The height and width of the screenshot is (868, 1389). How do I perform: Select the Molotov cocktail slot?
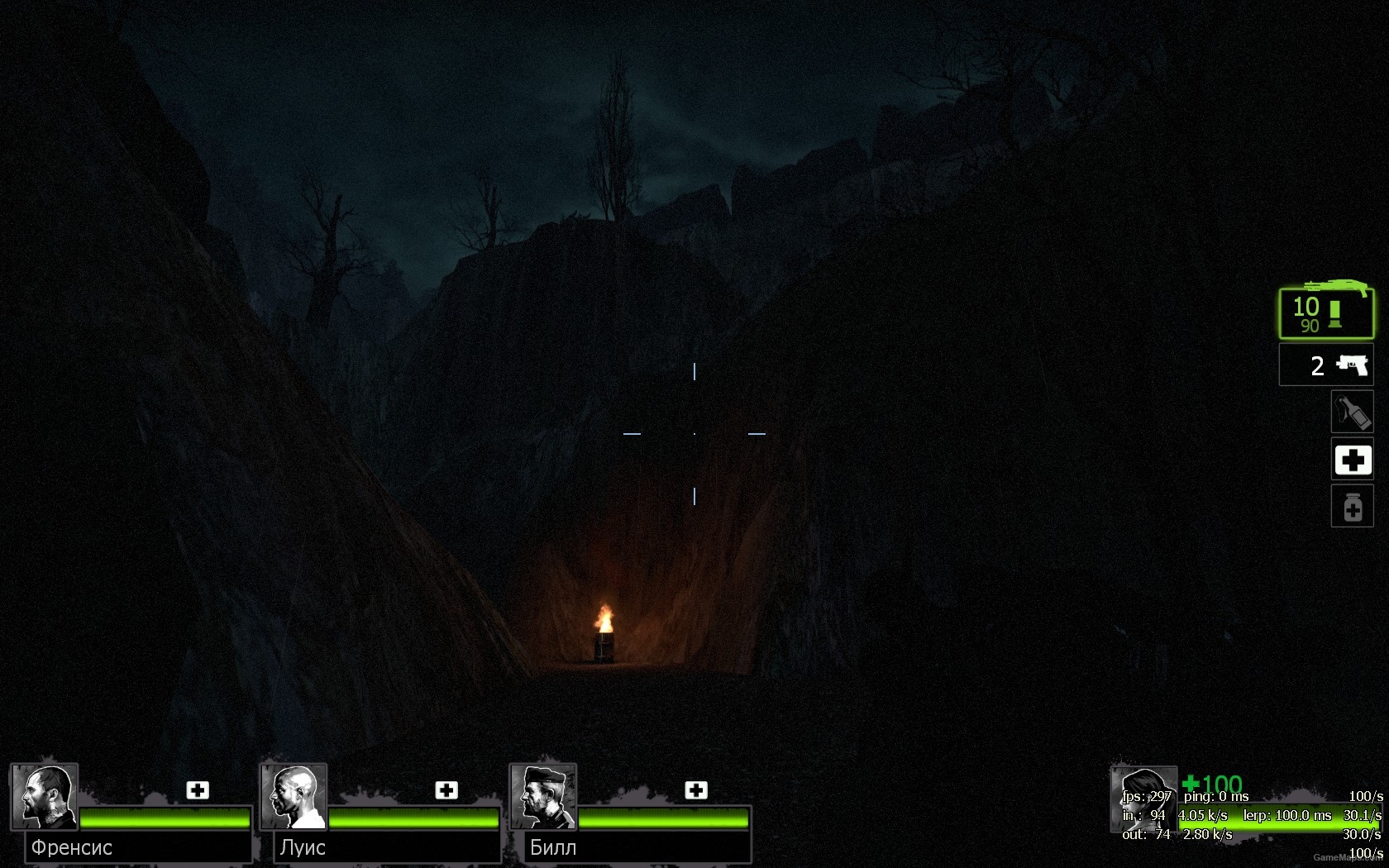[1352, 412]
